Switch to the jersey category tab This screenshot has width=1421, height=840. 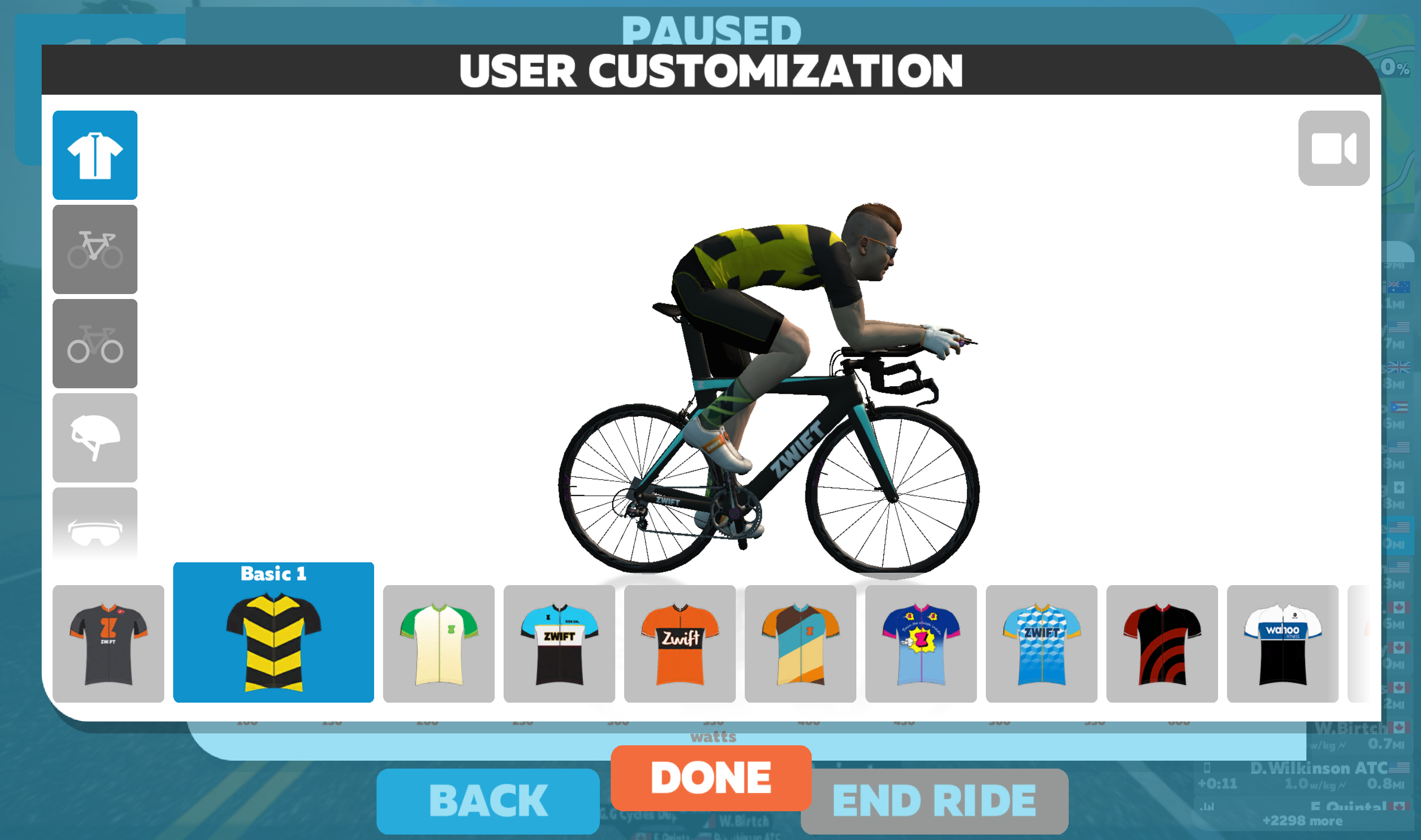95,155
